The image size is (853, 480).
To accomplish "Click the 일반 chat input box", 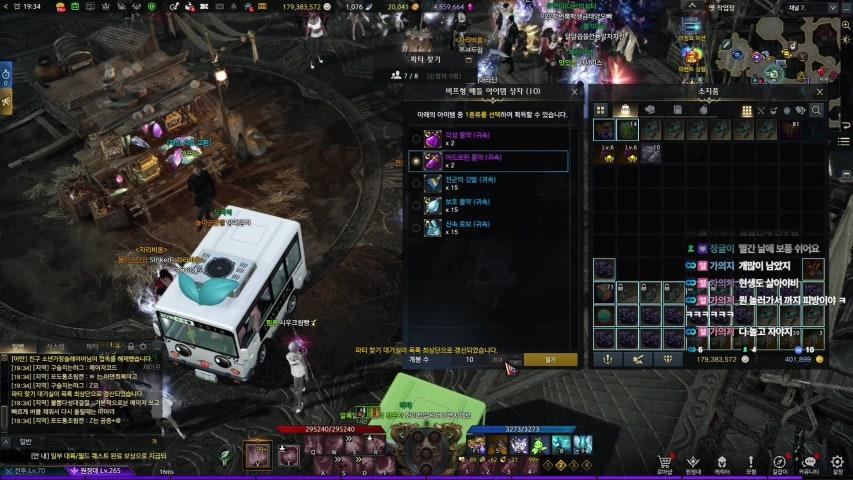I will point(90,439).
